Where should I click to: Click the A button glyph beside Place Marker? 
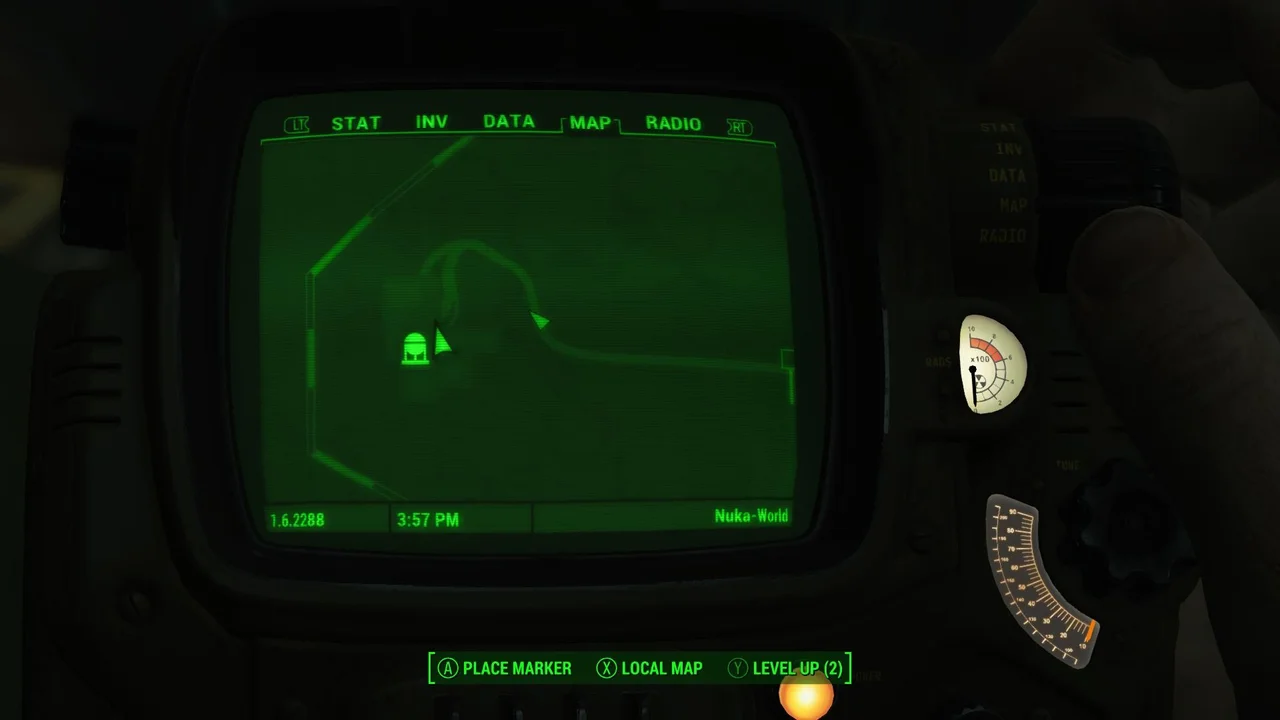448,668
